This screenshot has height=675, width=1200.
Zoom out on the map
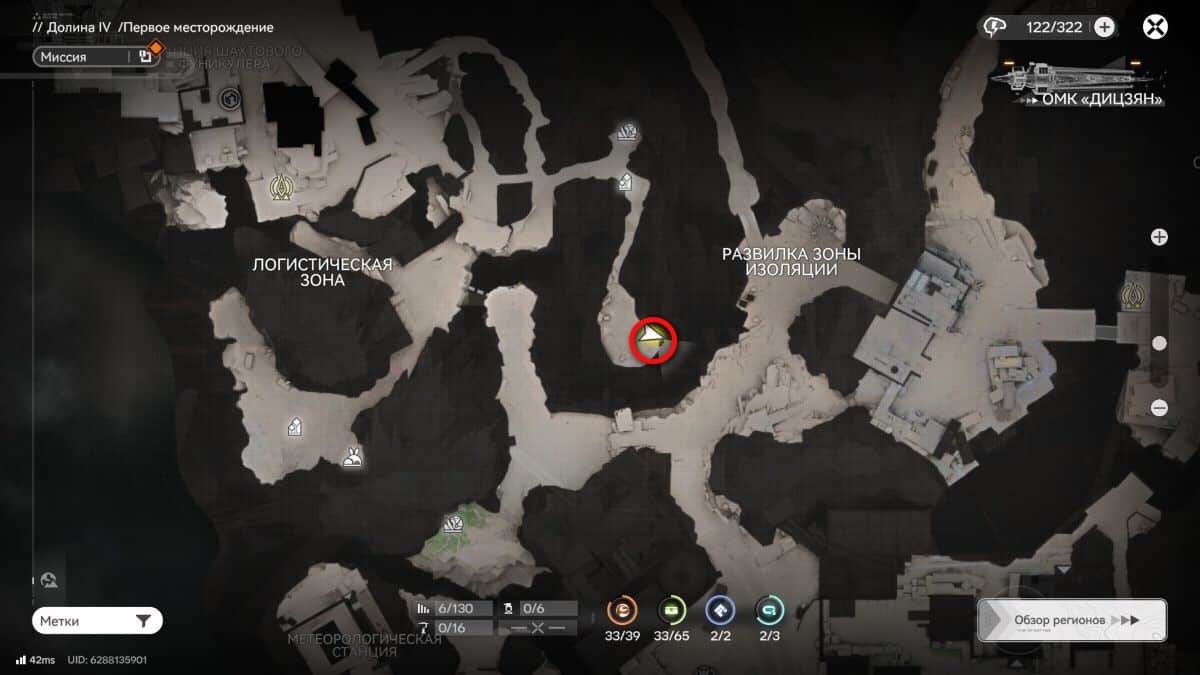tap(1159, 407)
